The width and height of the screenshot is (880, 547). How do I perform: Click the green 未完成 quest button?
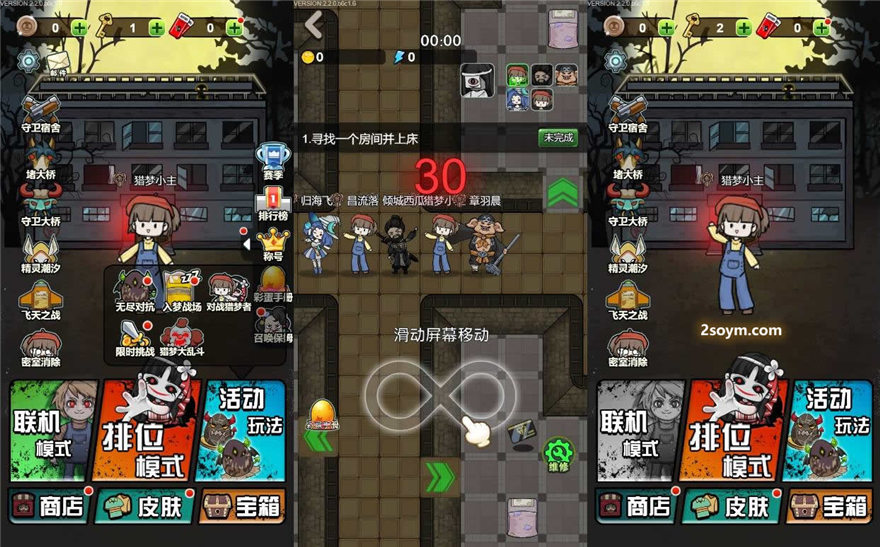[559, 138]
